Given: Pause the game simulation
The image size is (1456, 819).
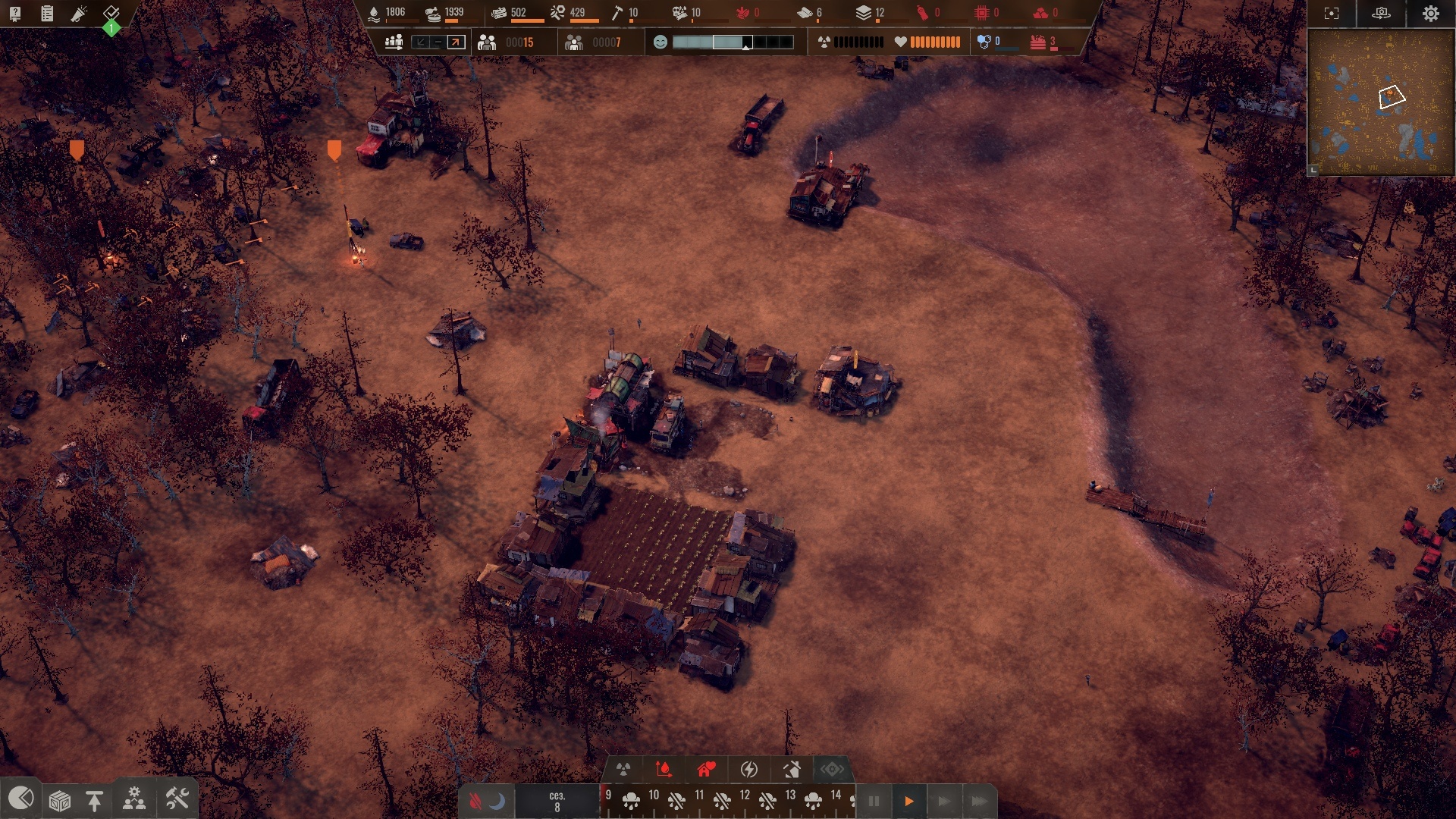Looking at the screenshot, I should coord(874,801).
